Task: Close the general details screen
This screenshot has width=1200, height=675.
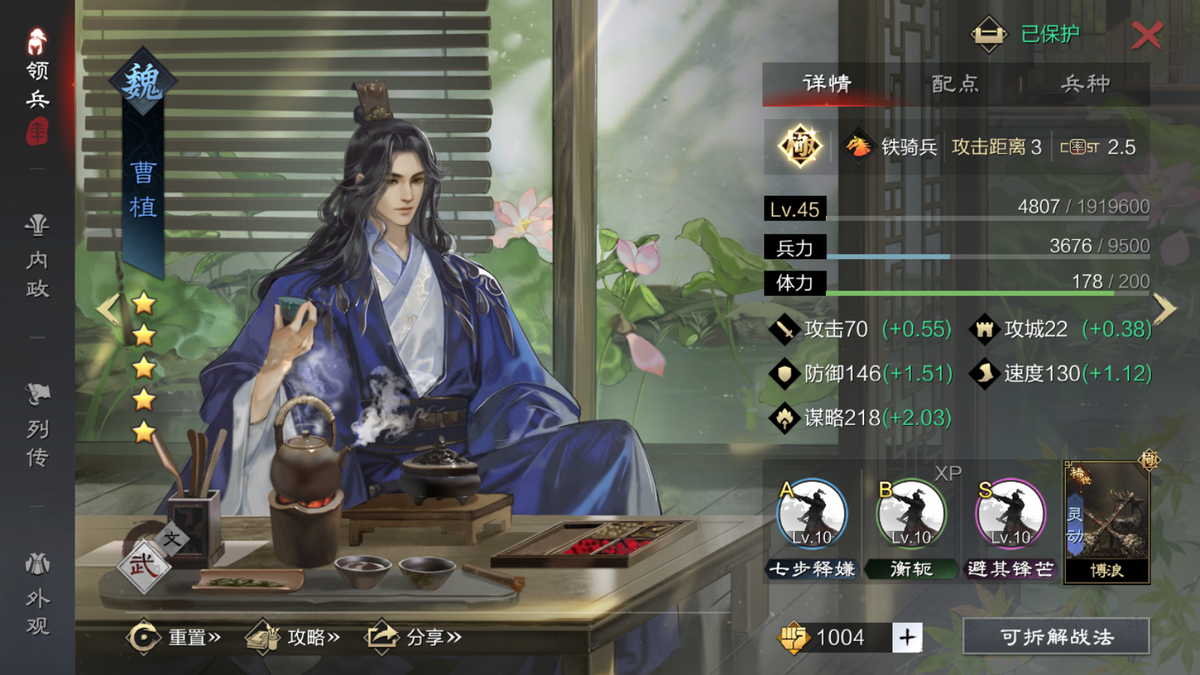Action: click(x=1146, y=36)
